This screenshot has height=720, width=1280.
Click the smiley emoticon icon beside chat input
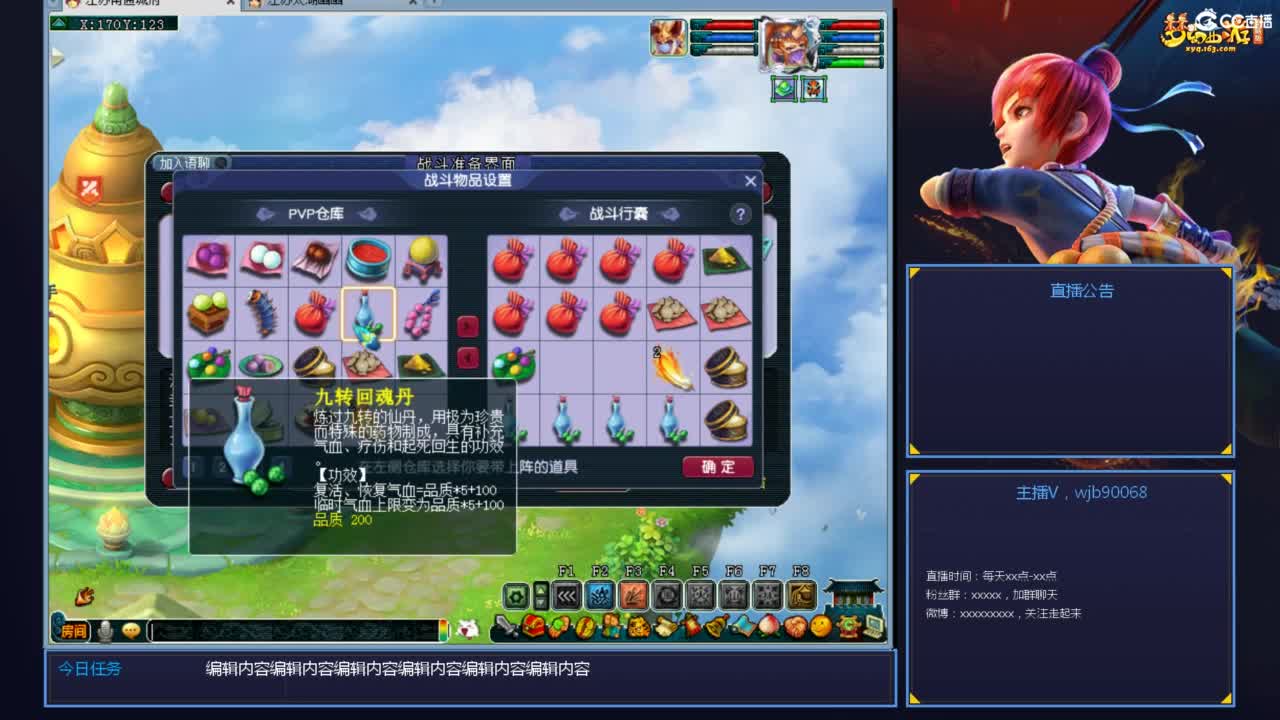click(x=130, y=630)
